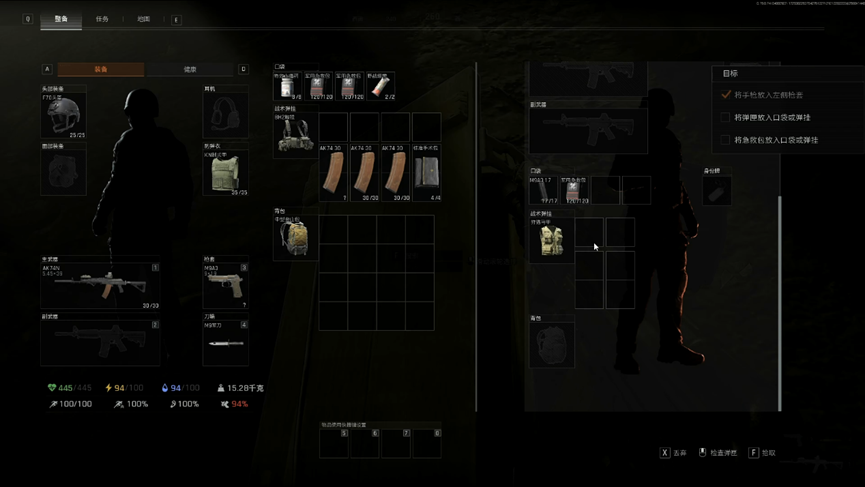This screenshot has height=487, width=865.
Task: Select the 装备 (Equipment) sub-tab
Action: click(101, 70)
